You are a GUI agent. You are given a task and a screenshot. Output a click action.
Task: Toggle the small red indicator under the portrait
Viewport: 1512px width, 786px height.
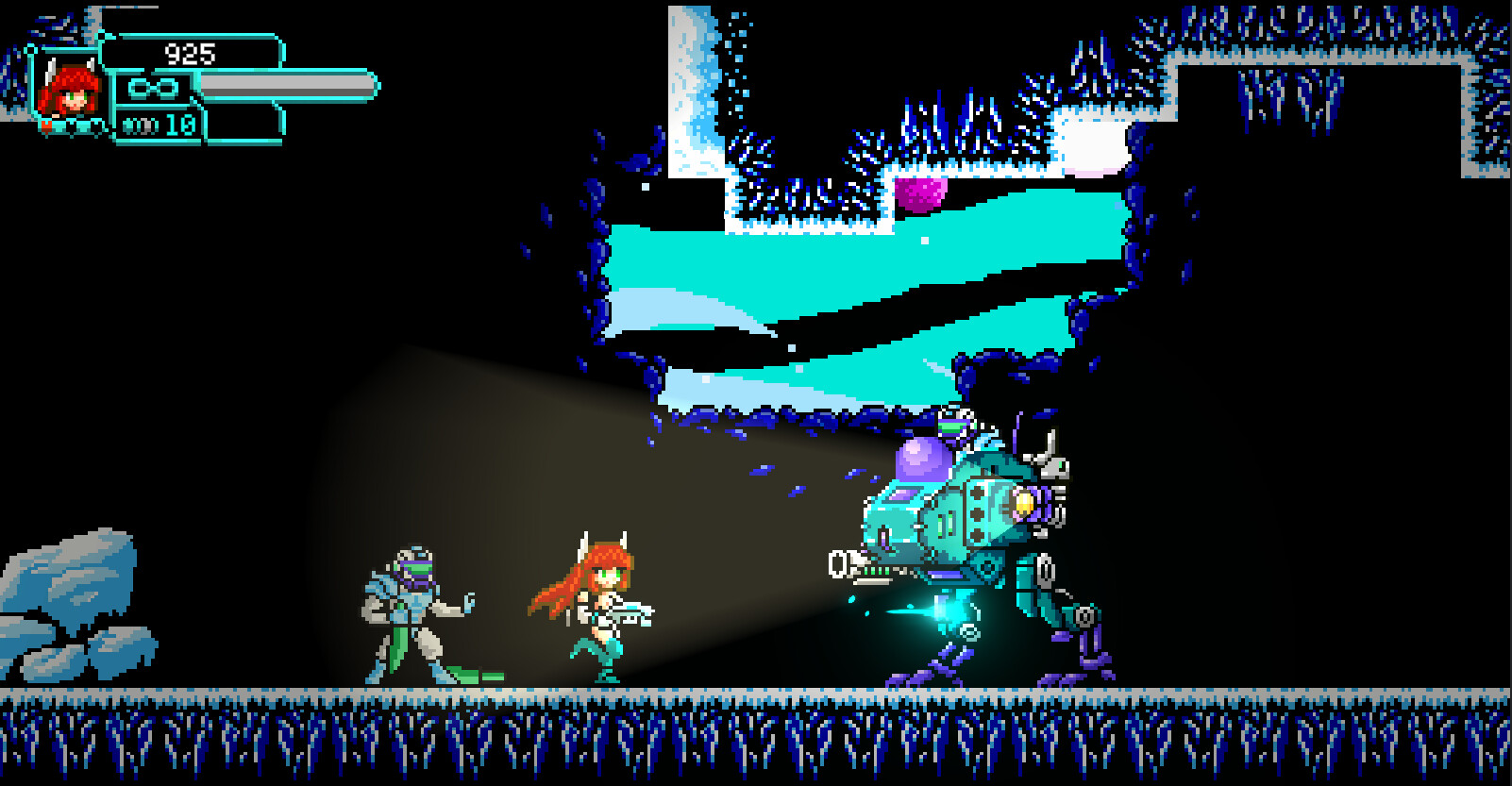tap(46, 125)
